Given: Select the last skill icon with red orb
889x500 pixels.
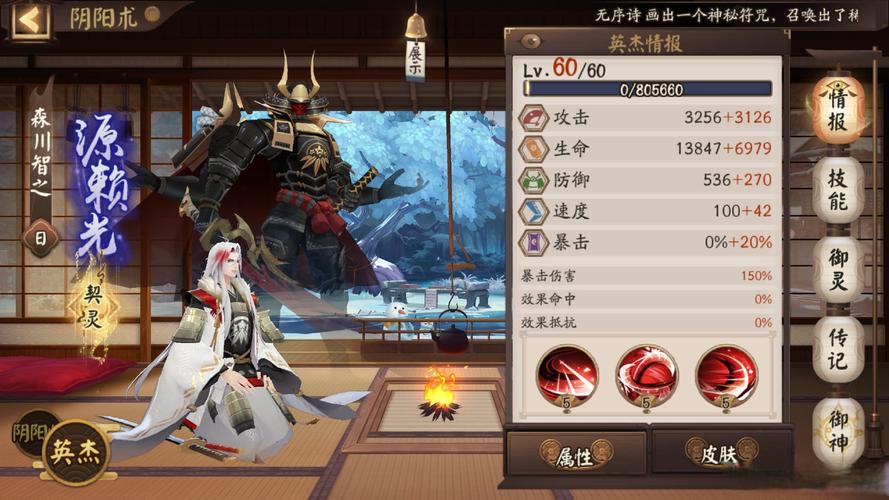Looking at the screenshot, I should (726, 373).
